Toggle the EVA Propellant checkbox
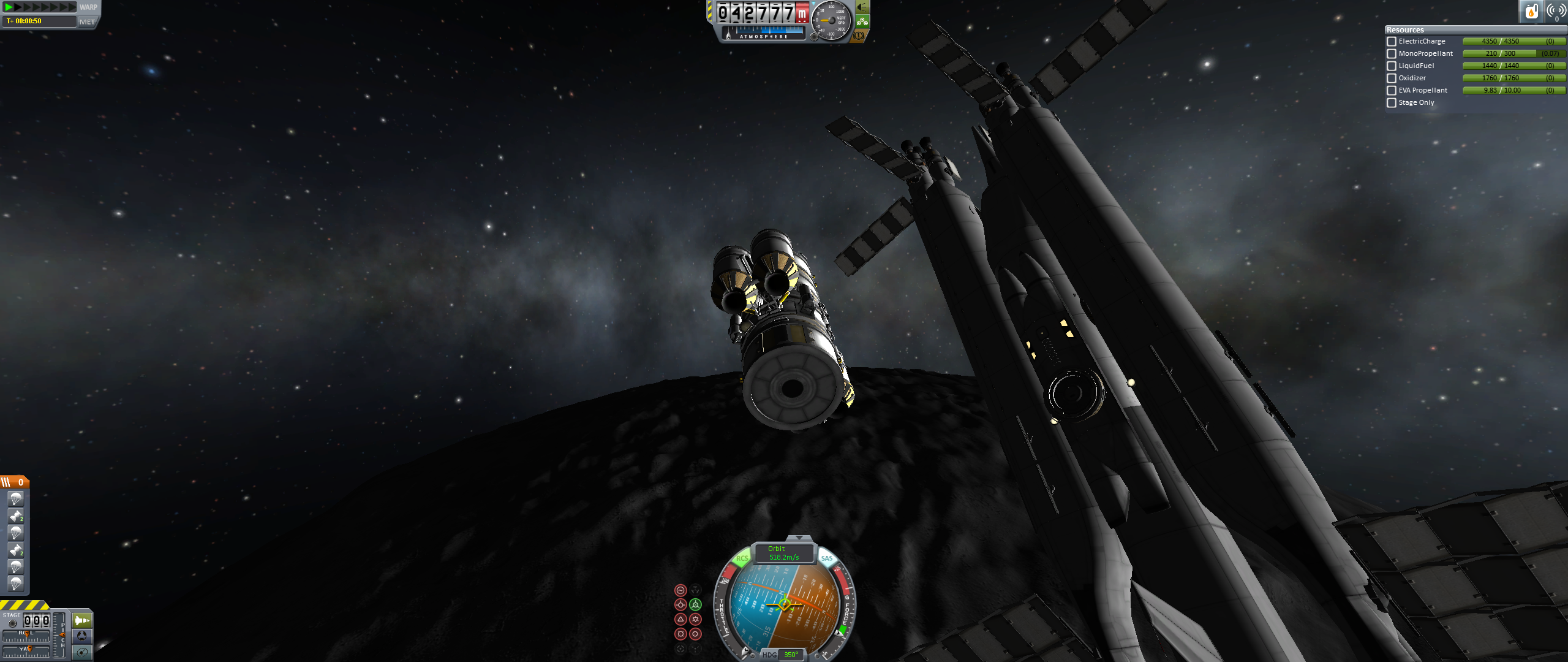Viewport: 1568px width, 662px height. [x=1392, y=91]
